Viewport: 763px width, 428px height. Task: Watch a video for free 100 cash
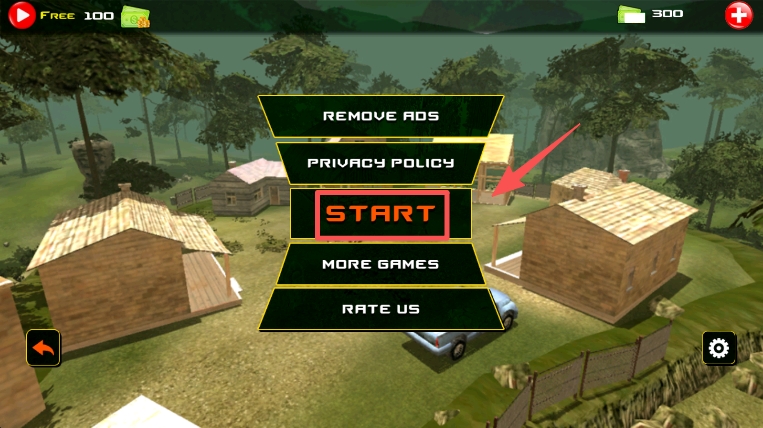(22, 15)
